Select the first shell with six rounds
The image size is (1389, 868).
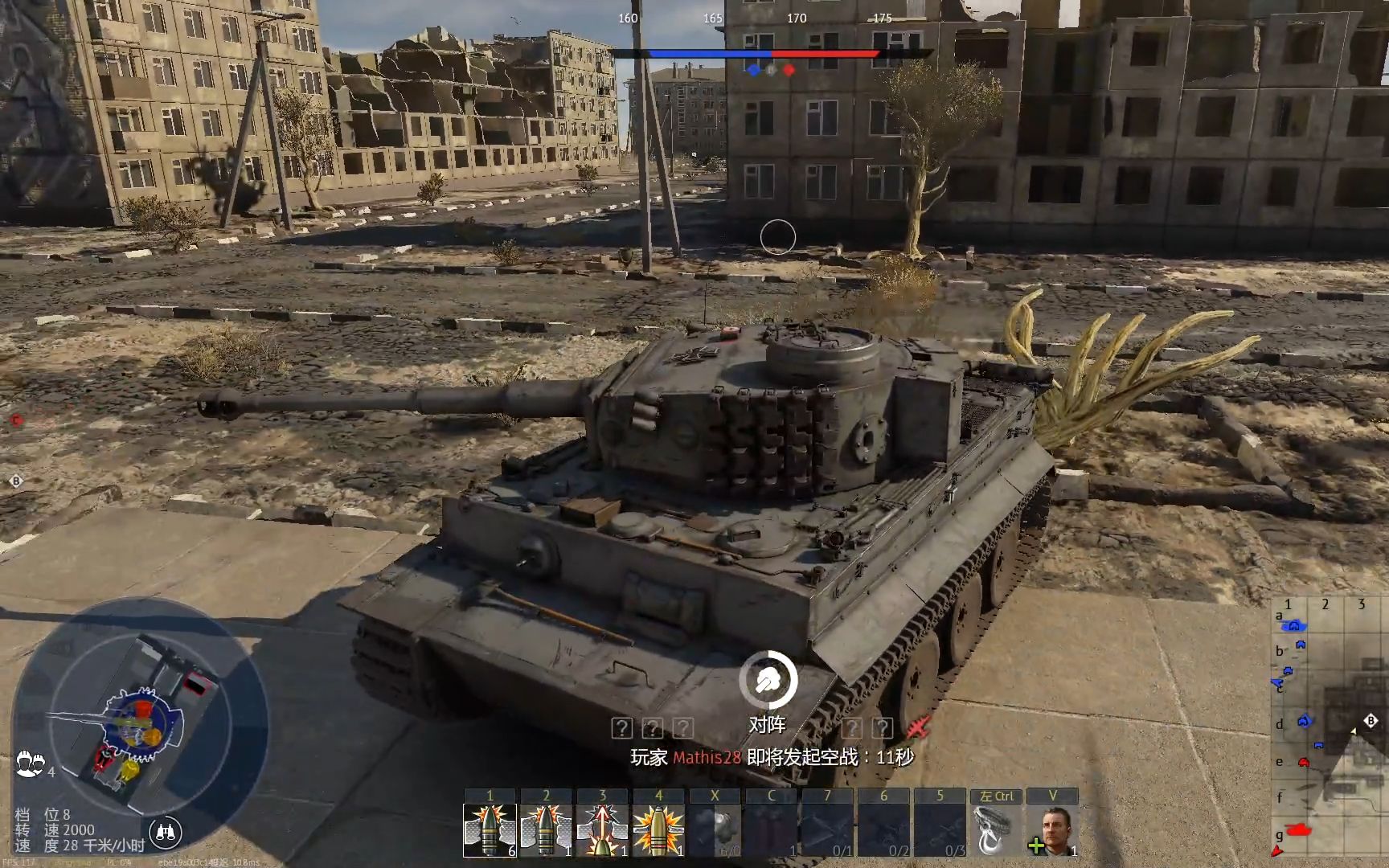(490, 829)
